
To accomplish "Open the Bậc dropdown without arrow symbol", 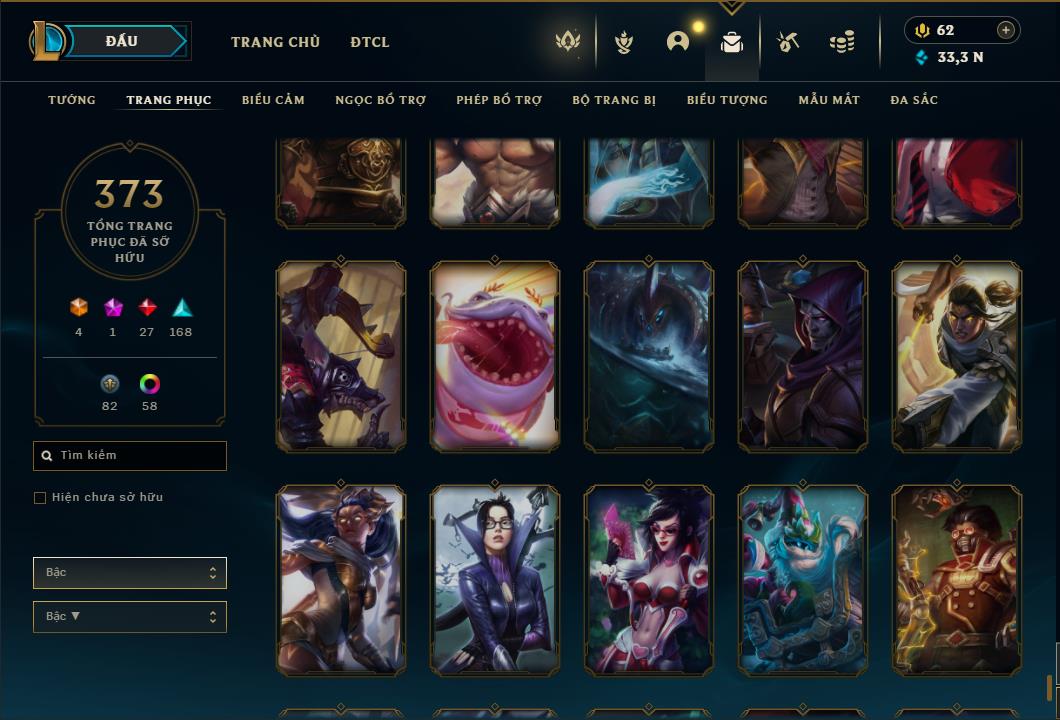I will 130,573.
